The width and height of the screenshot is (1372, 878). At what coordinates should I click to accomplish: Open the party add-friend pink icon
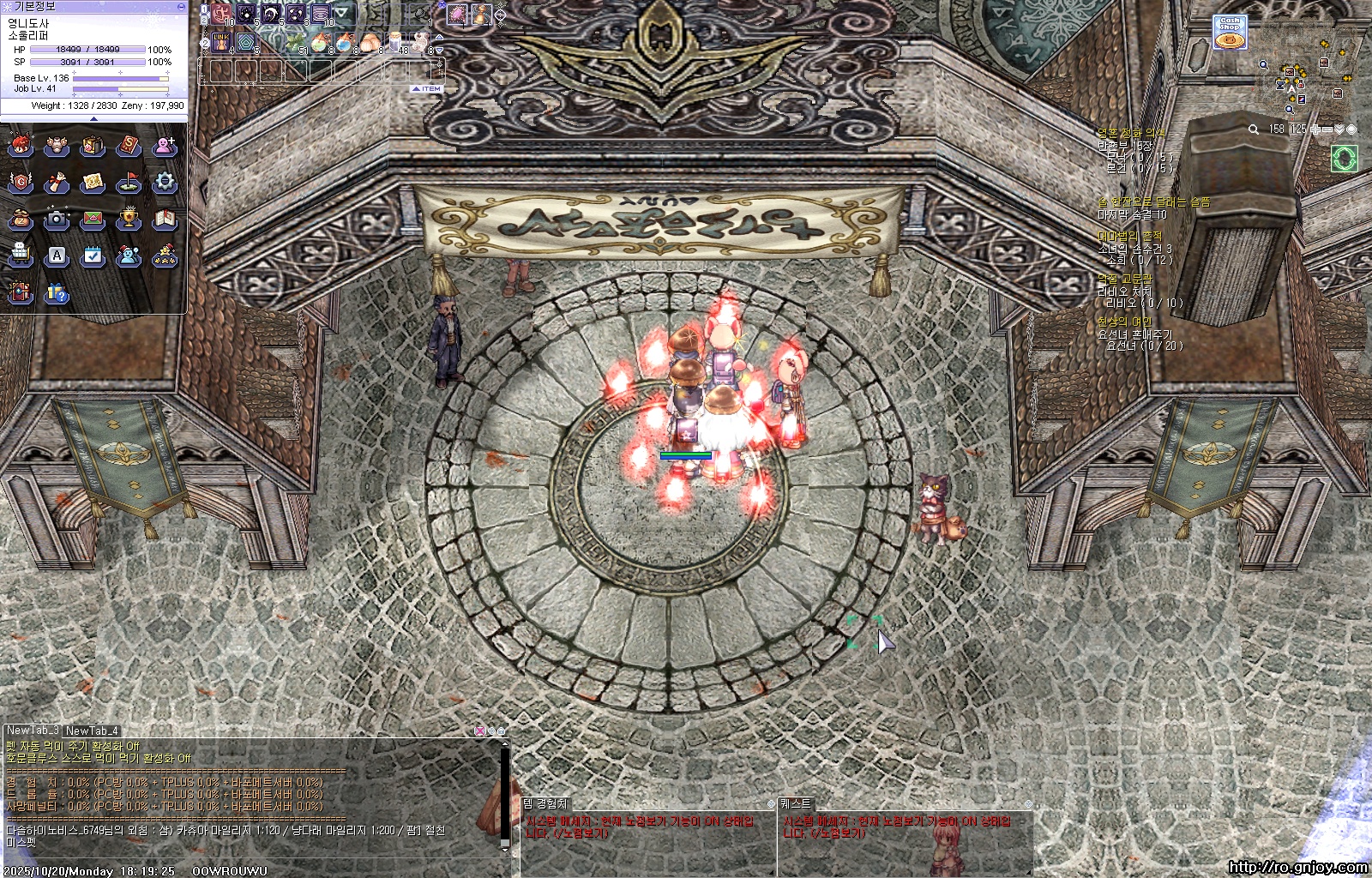point(165,146)
